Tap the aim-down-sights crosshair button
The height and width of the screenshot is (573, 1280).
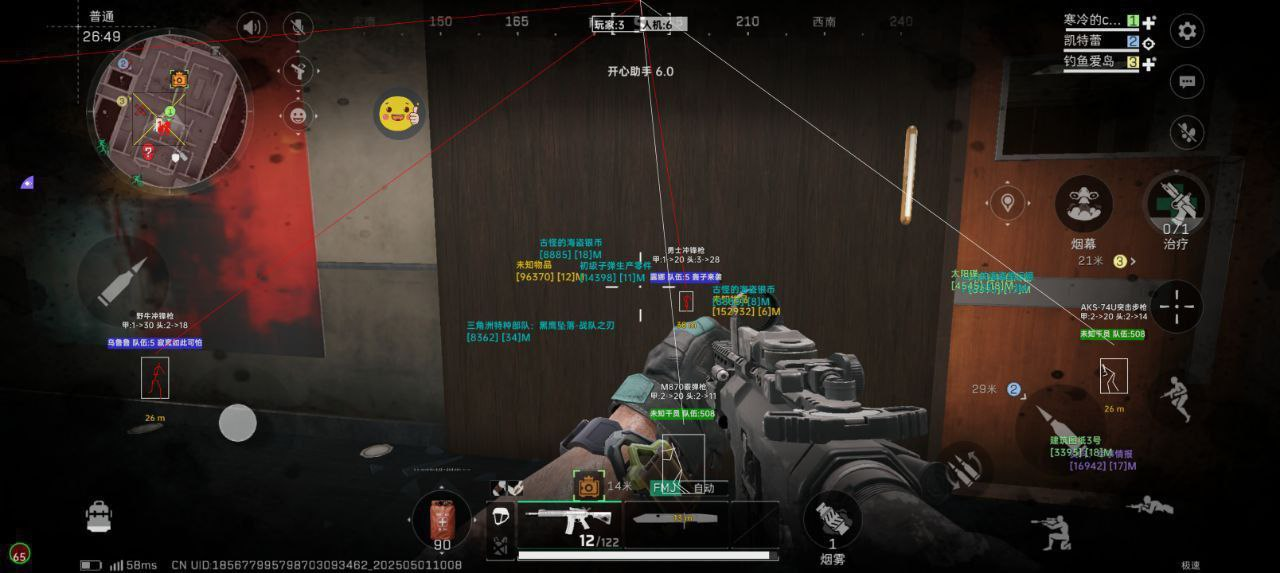point(1176,305)
